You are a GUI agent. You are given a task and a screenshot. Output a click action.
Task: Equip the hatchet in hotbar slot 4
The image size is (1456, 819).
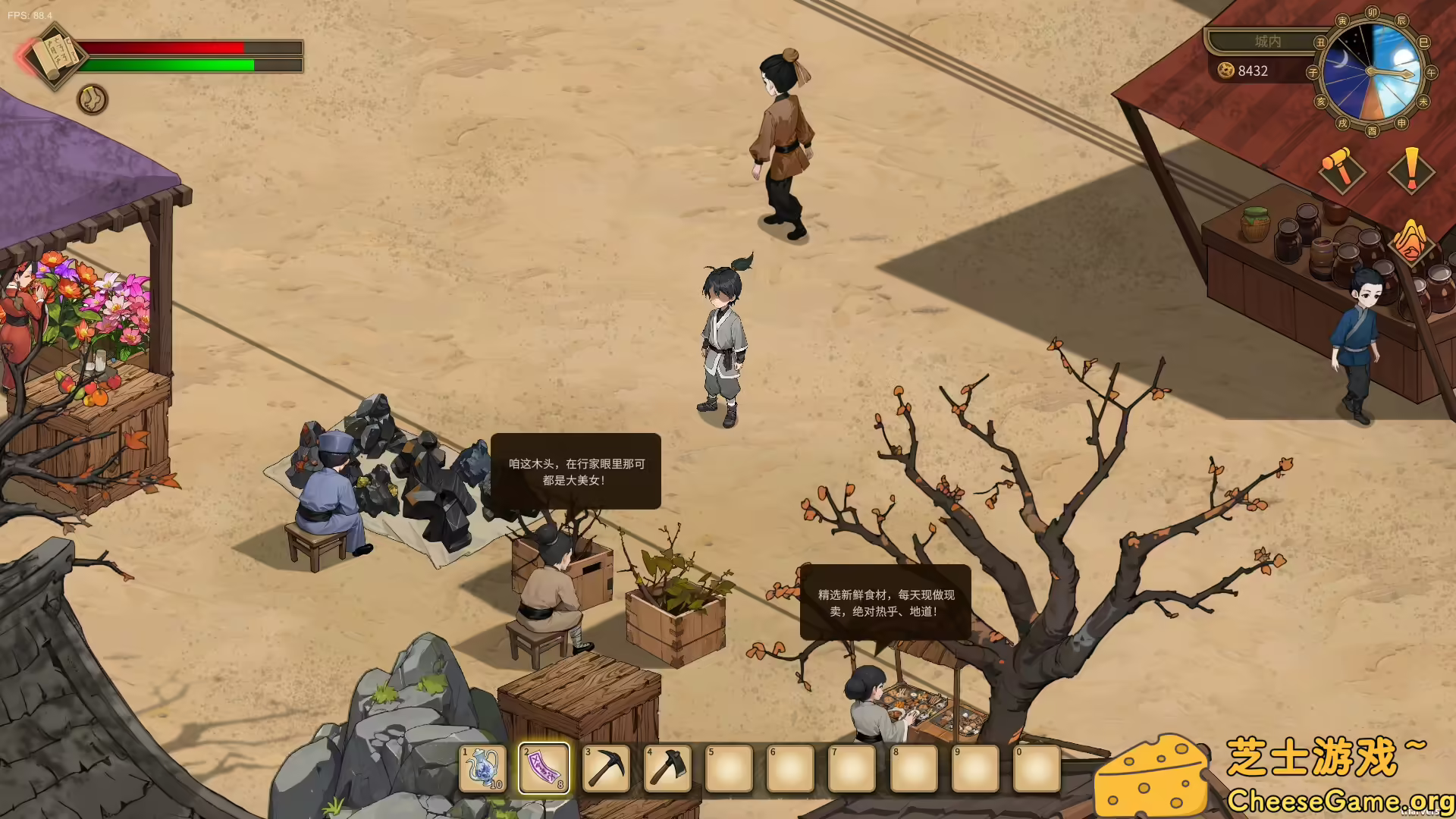coord(667,767)
